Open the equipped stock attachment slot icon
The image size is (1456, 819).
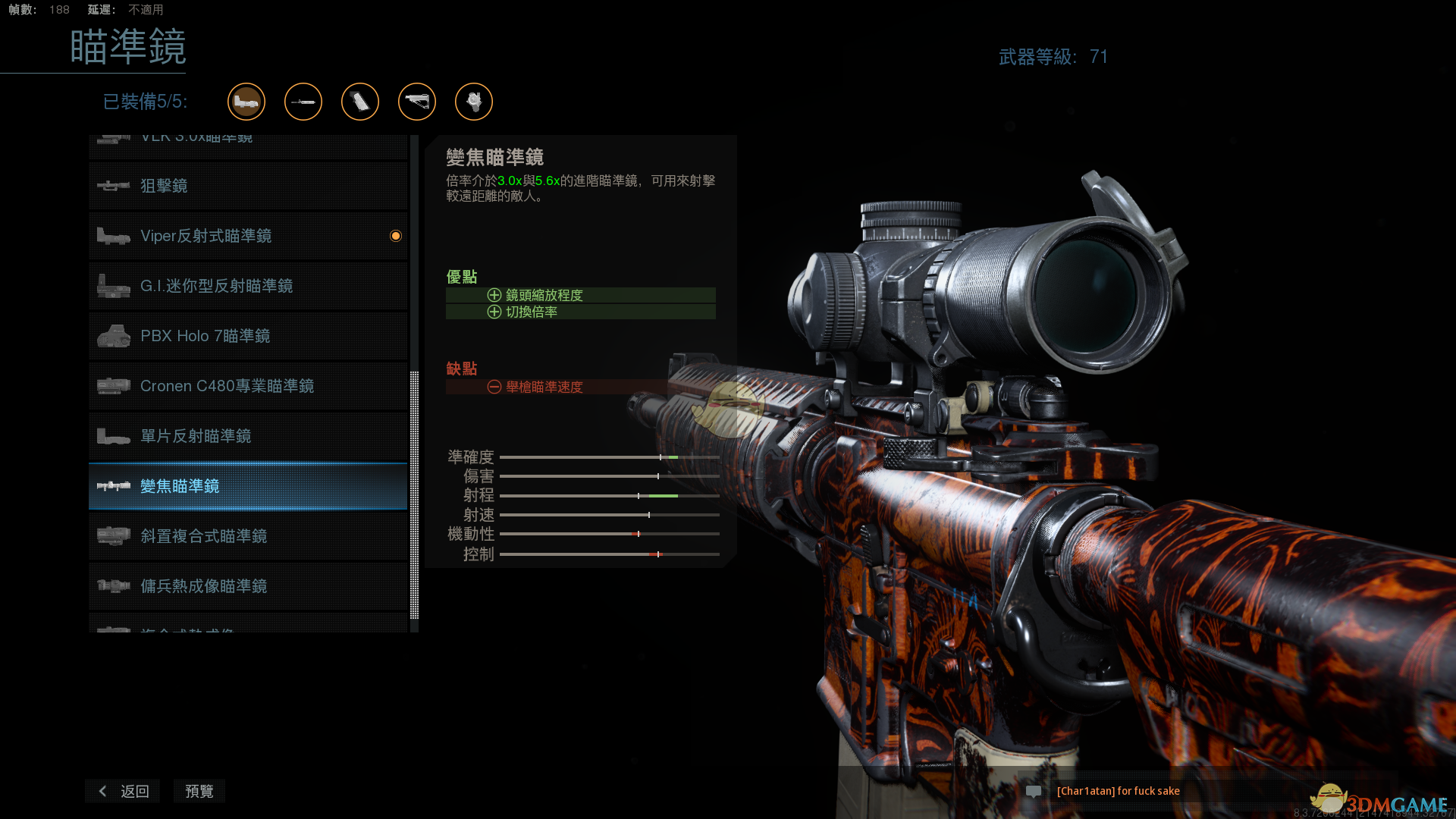417,102
